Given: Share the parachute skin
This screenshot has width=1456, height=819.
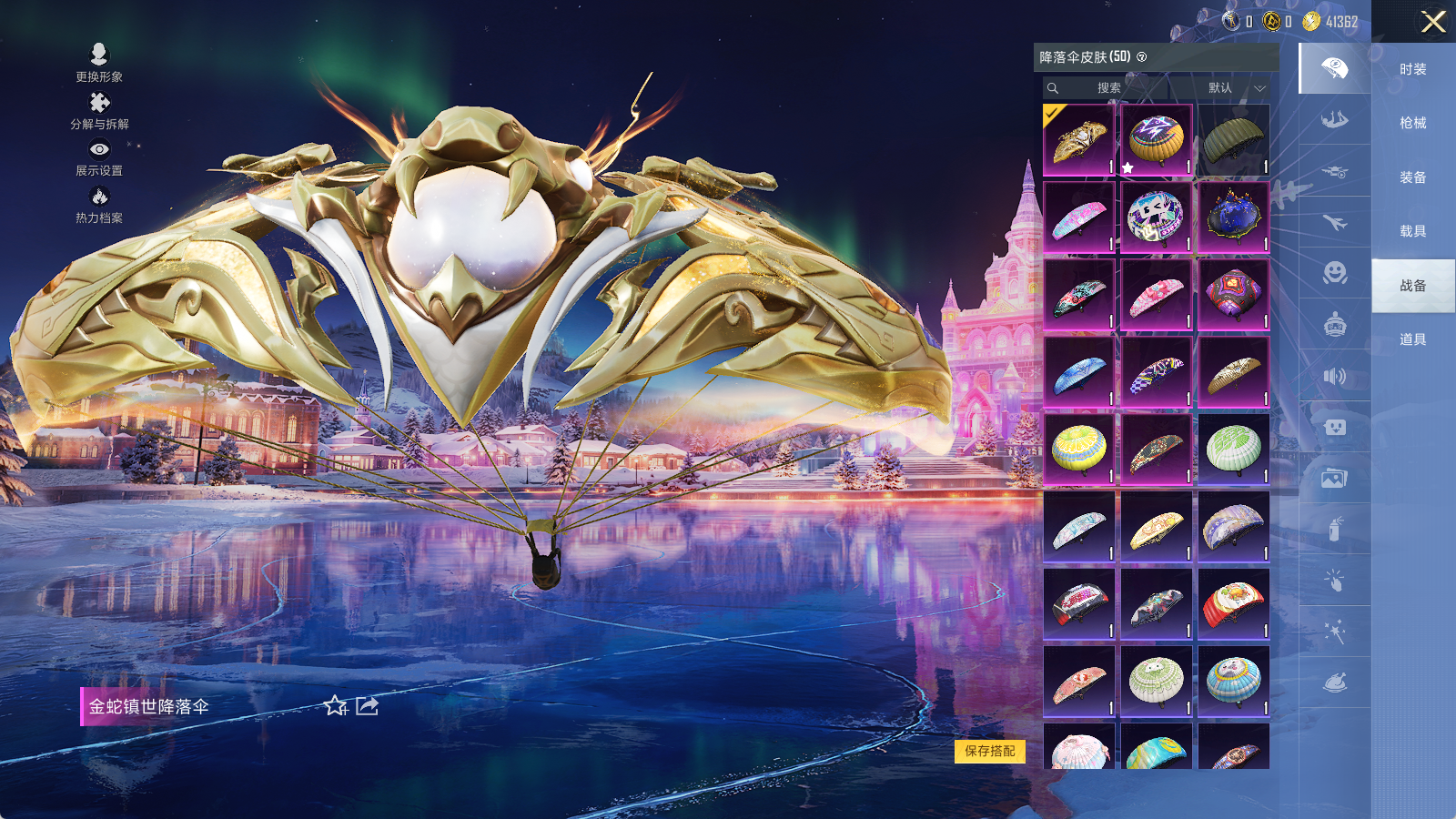Looking at the screenshot, I should point(367,706).
